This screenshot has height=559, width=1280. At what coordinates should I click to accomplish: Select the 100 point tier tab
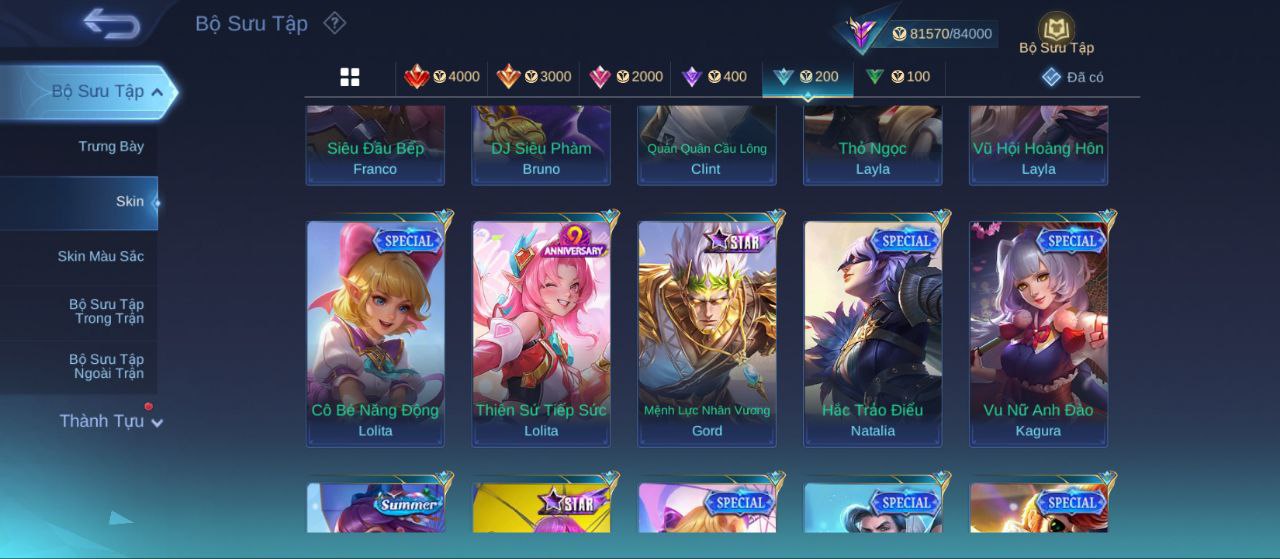(897, 77)
